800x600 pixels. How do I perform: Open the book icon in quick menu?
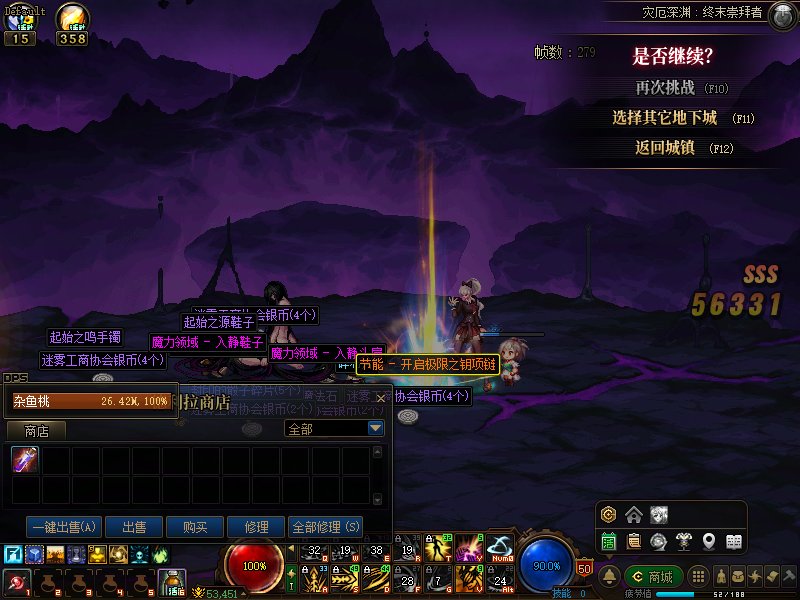click(x=734, y=541)
